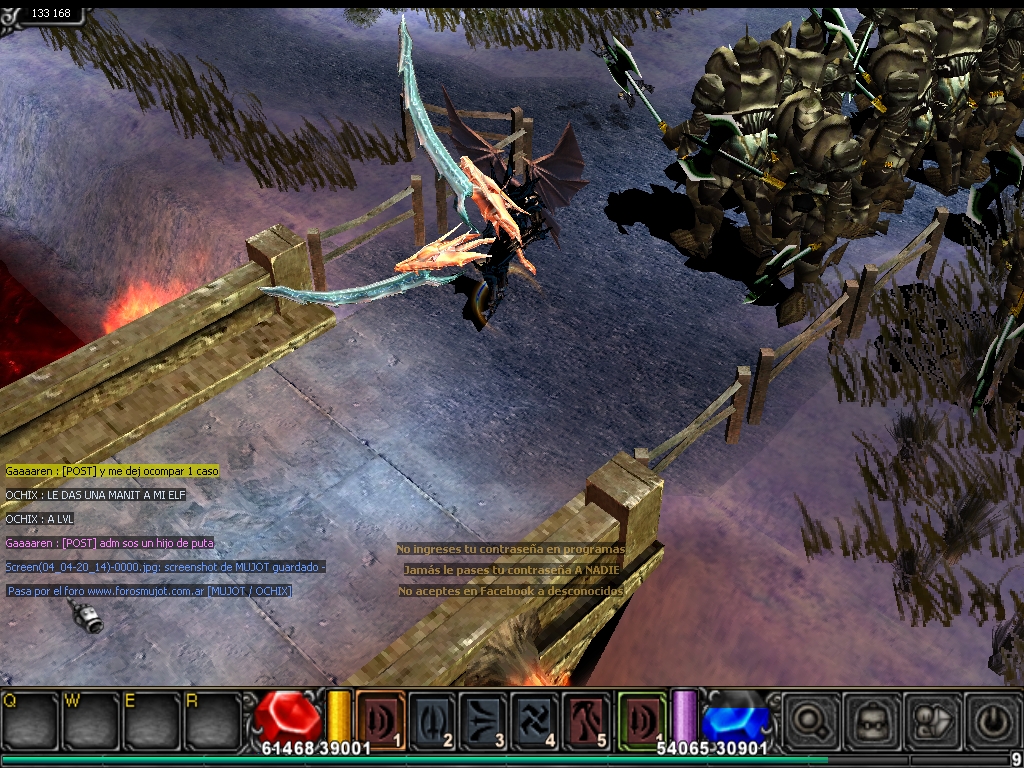Select skill slot number 1
Viewport: 1024px width, 768px height.
(381, 719)
